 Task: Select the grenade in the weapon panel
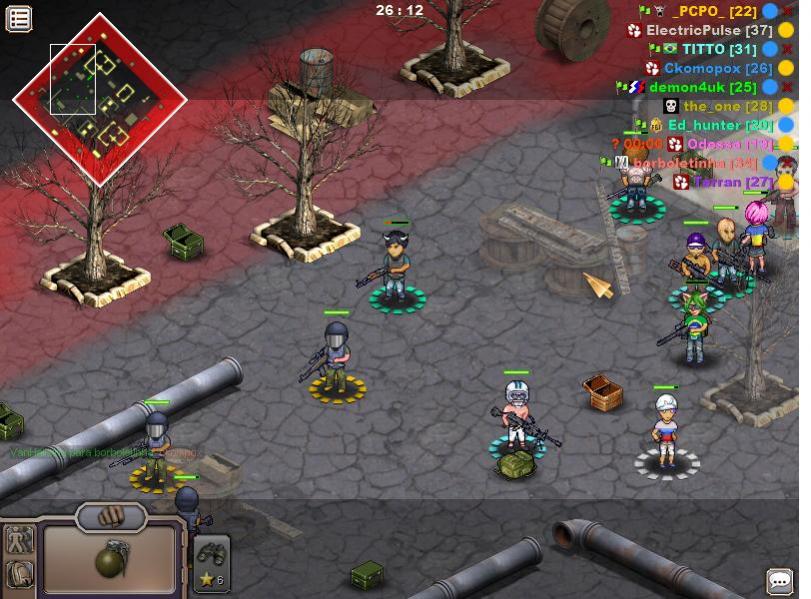pyautogui.click(x=110, y=560)
